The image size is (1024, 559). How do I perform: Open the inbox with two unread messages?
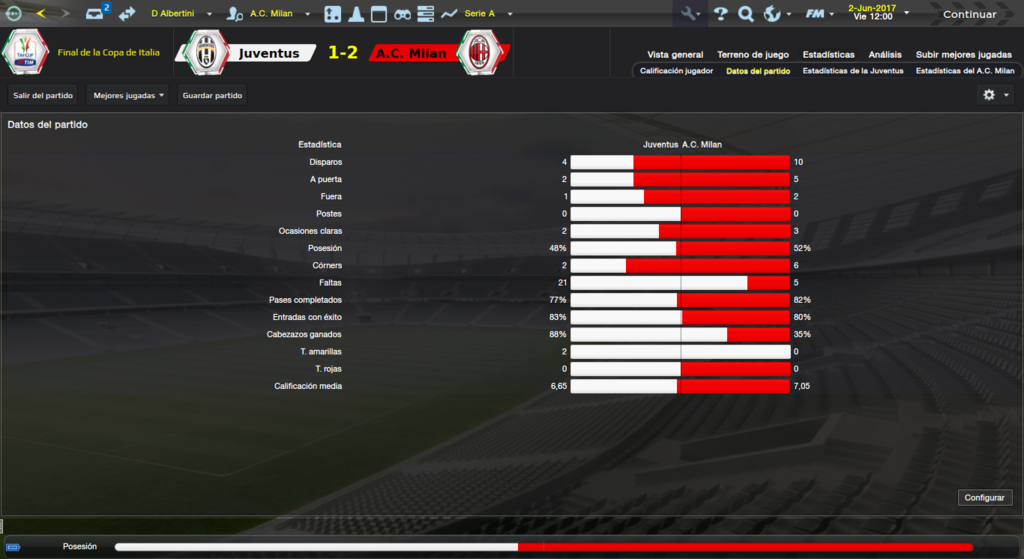(95, 14)
